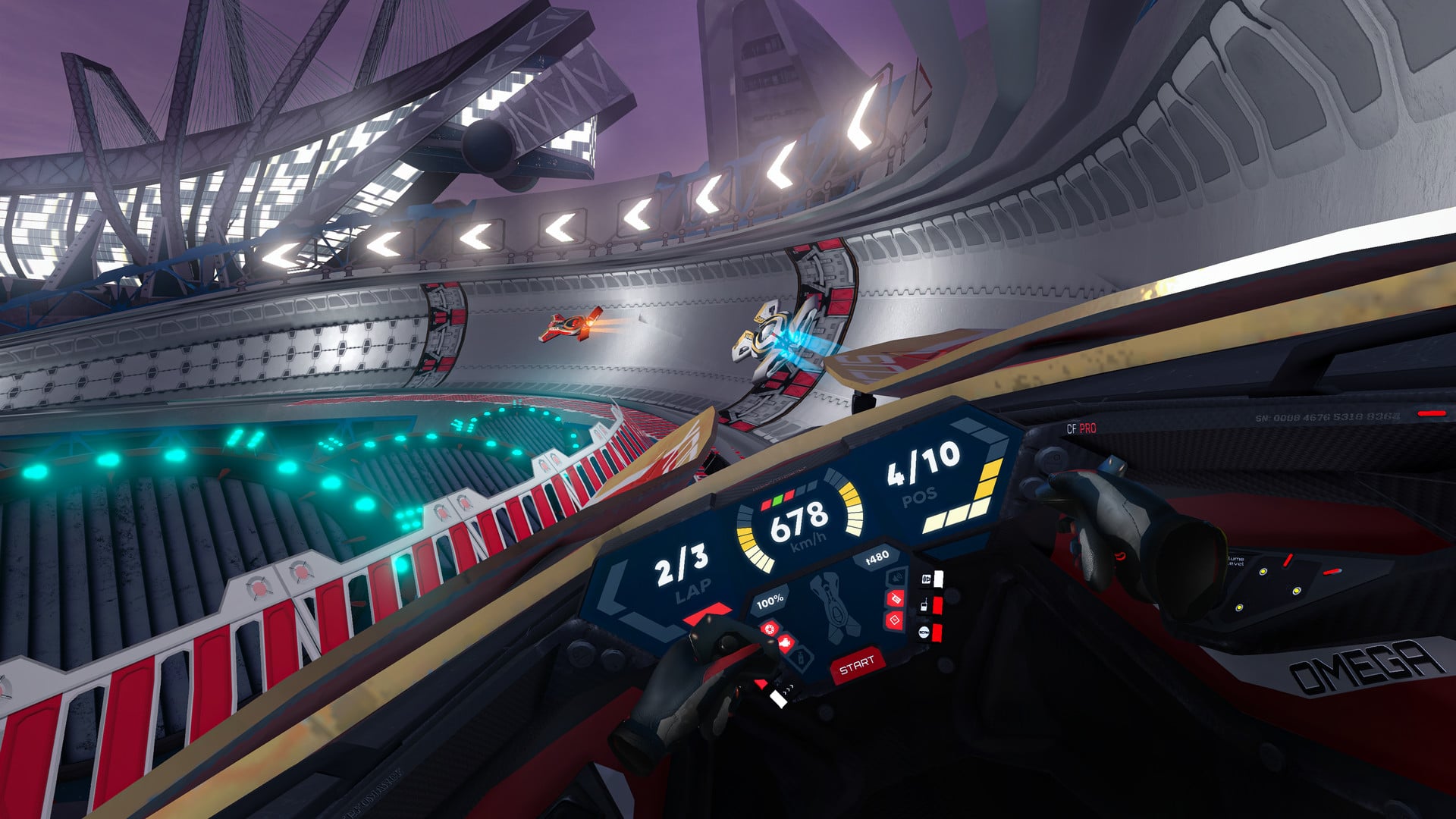Select the speaker volume icon on the dash
Image resolution: width=1456 pixels, height=819 pixels.
[x=896, y=576]
